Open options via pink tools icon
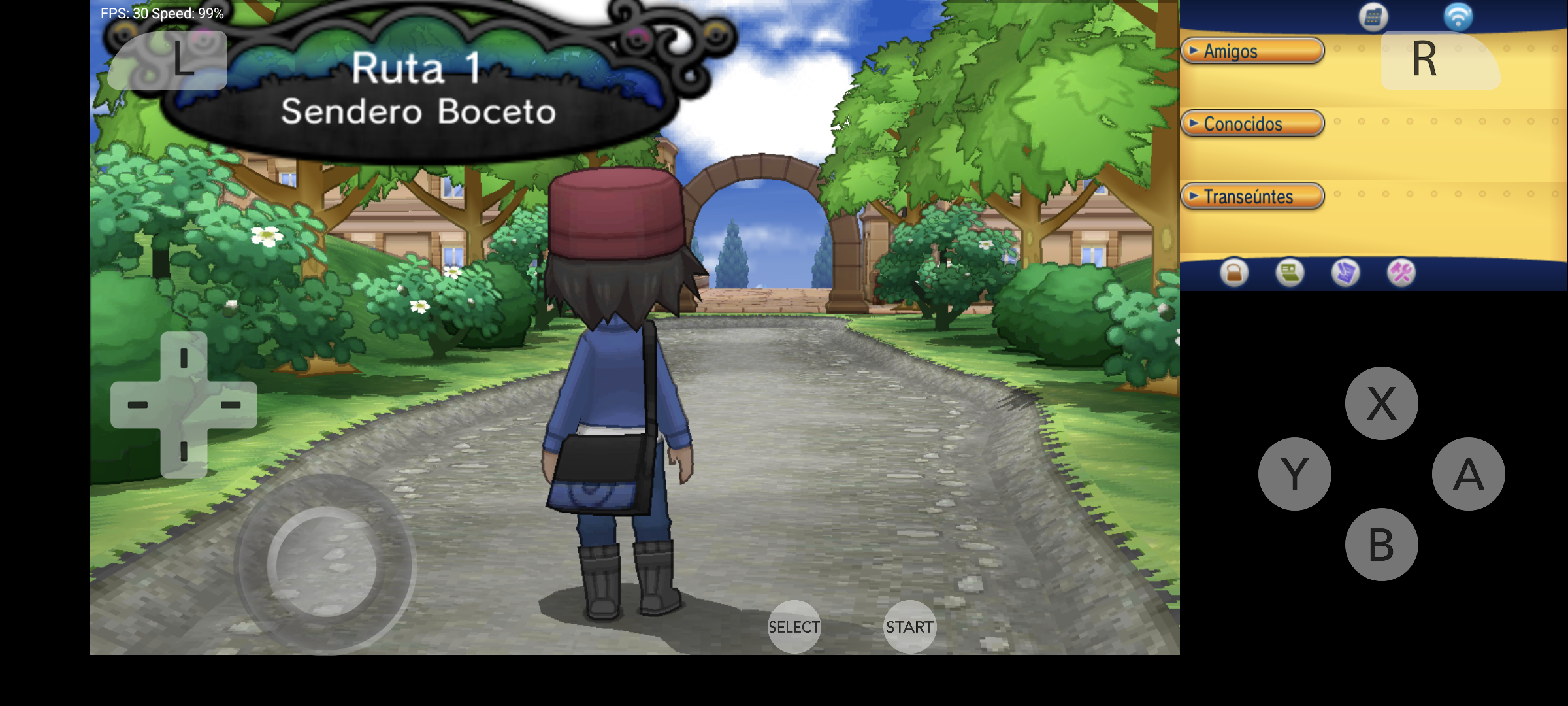The width and height of the screenshot is (1568, 706). (x=1401, y=273)
